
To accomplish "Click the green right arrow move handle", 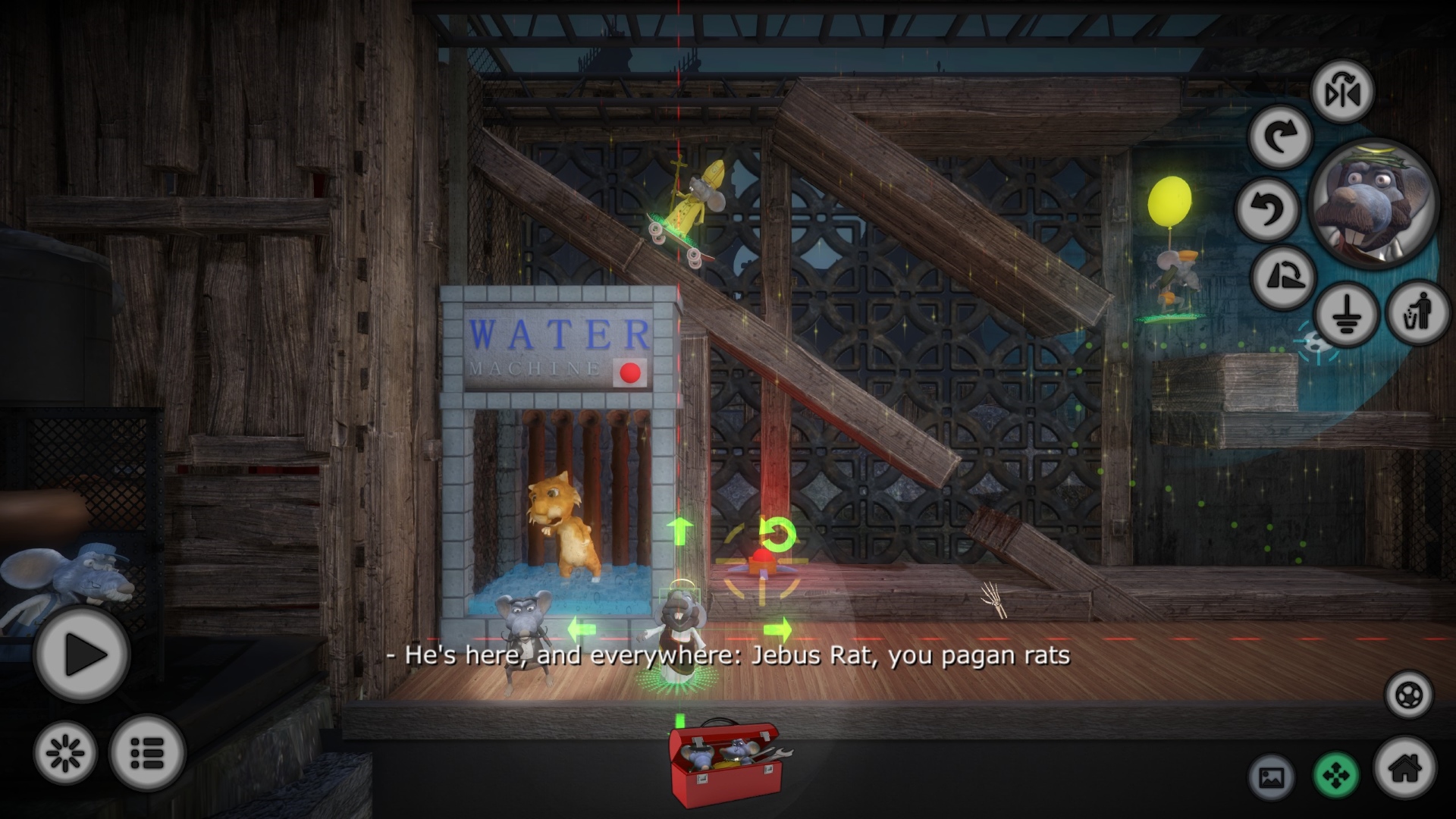I will click(777, 629).
